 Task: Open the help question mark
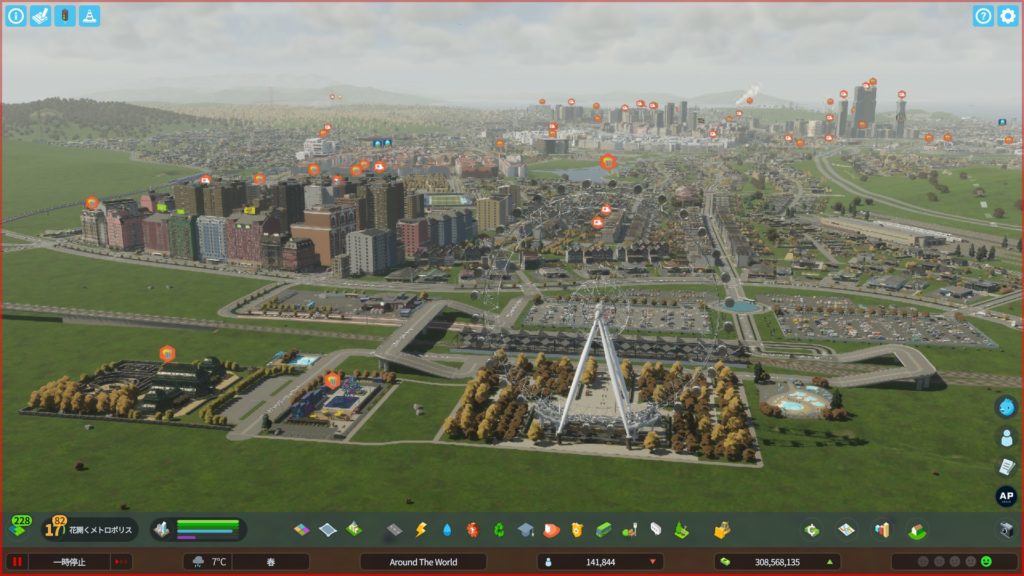[983, 16]
